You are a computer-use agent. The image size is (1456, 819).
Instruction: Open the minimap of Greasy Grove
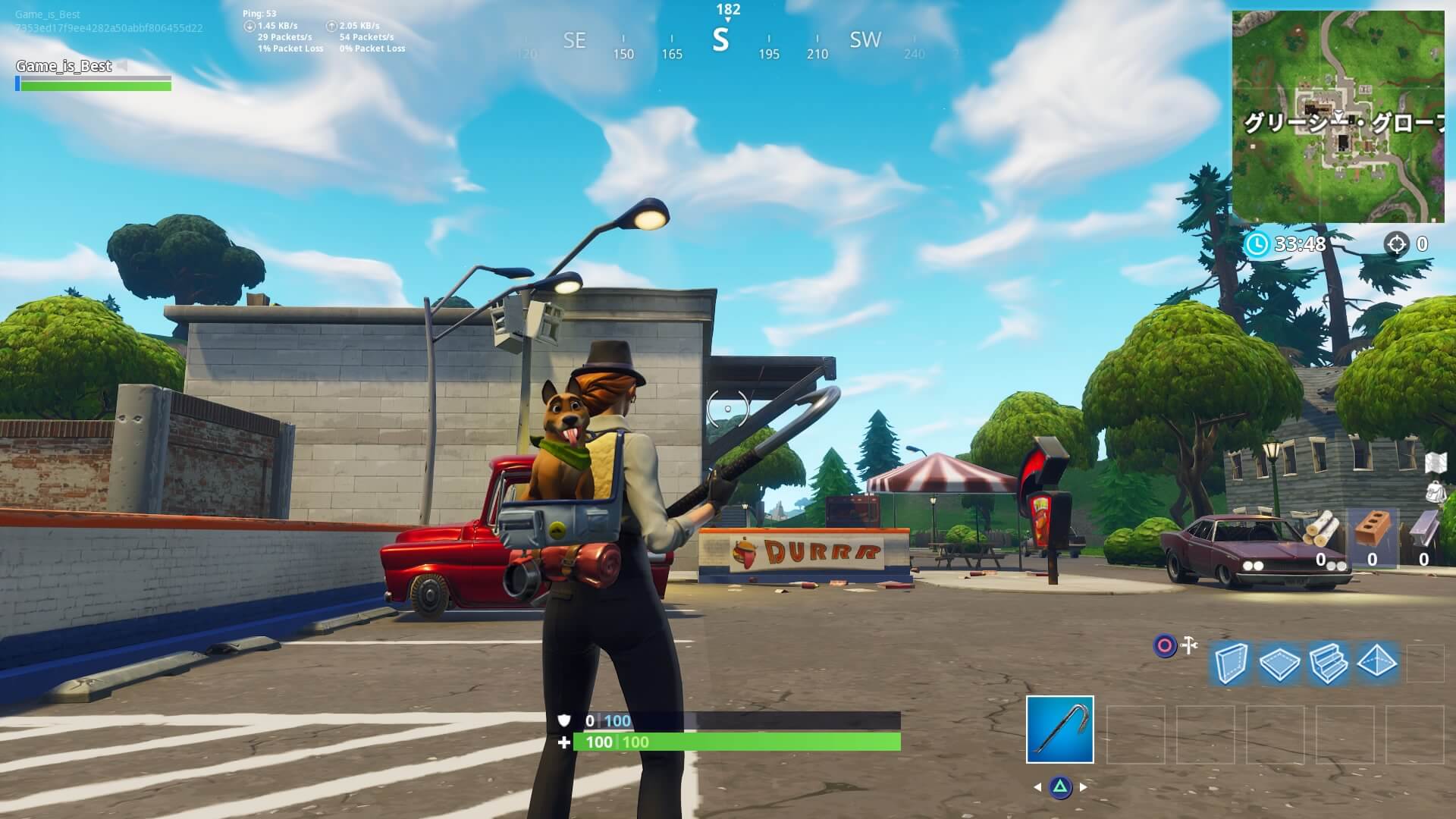pyautogui.click(x=1338, y=116)
